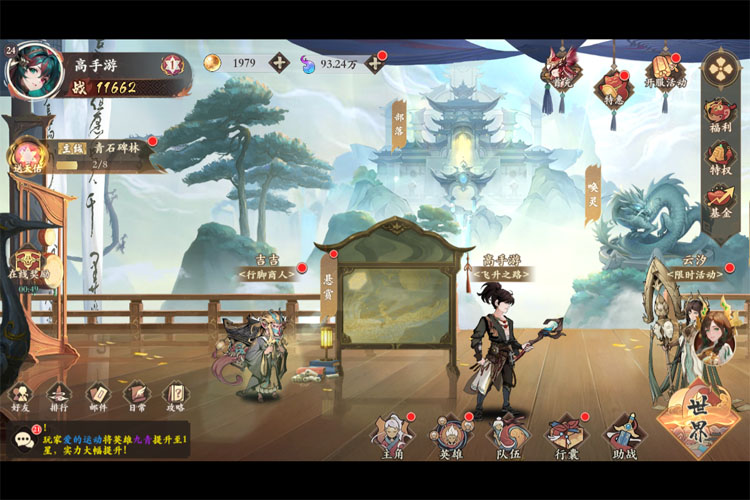
Task: Toggle the four-petal side menu button
Action: tap(720, 68)
